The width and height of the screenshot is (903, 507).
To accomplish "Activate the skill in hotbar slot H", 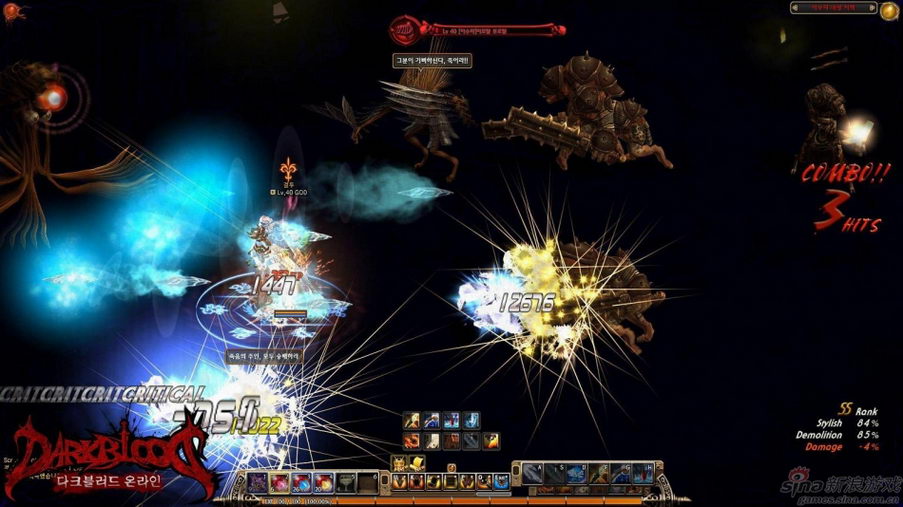I will (641, 473).
